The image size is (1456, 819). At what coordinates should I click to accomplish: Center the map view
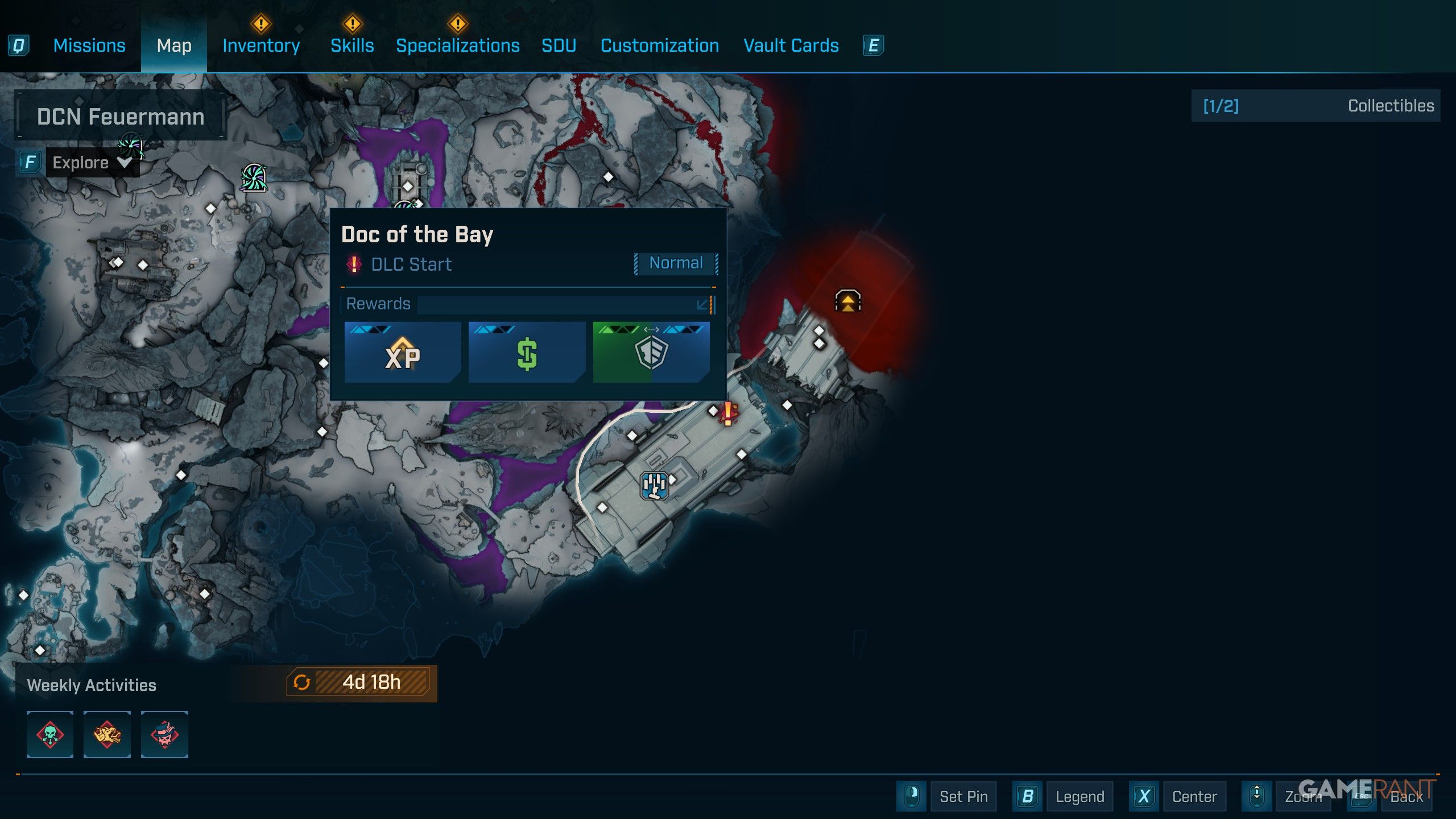(1194, 796)
